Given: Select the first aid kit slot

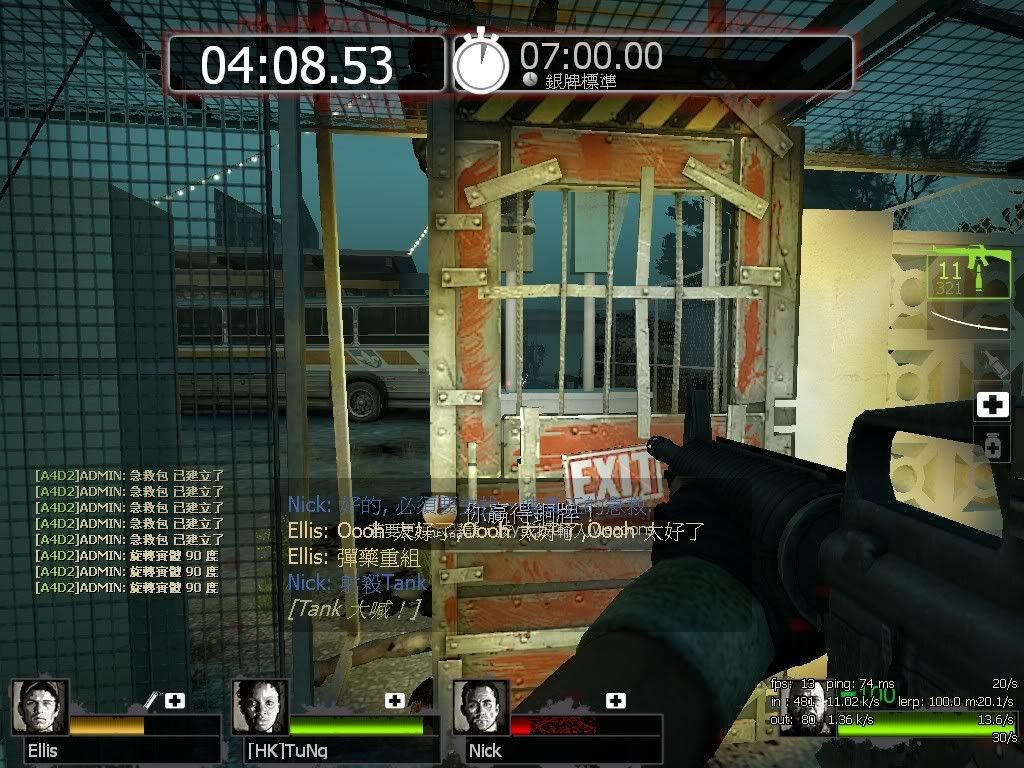Looking at the screenshot, I should (991, 406).
